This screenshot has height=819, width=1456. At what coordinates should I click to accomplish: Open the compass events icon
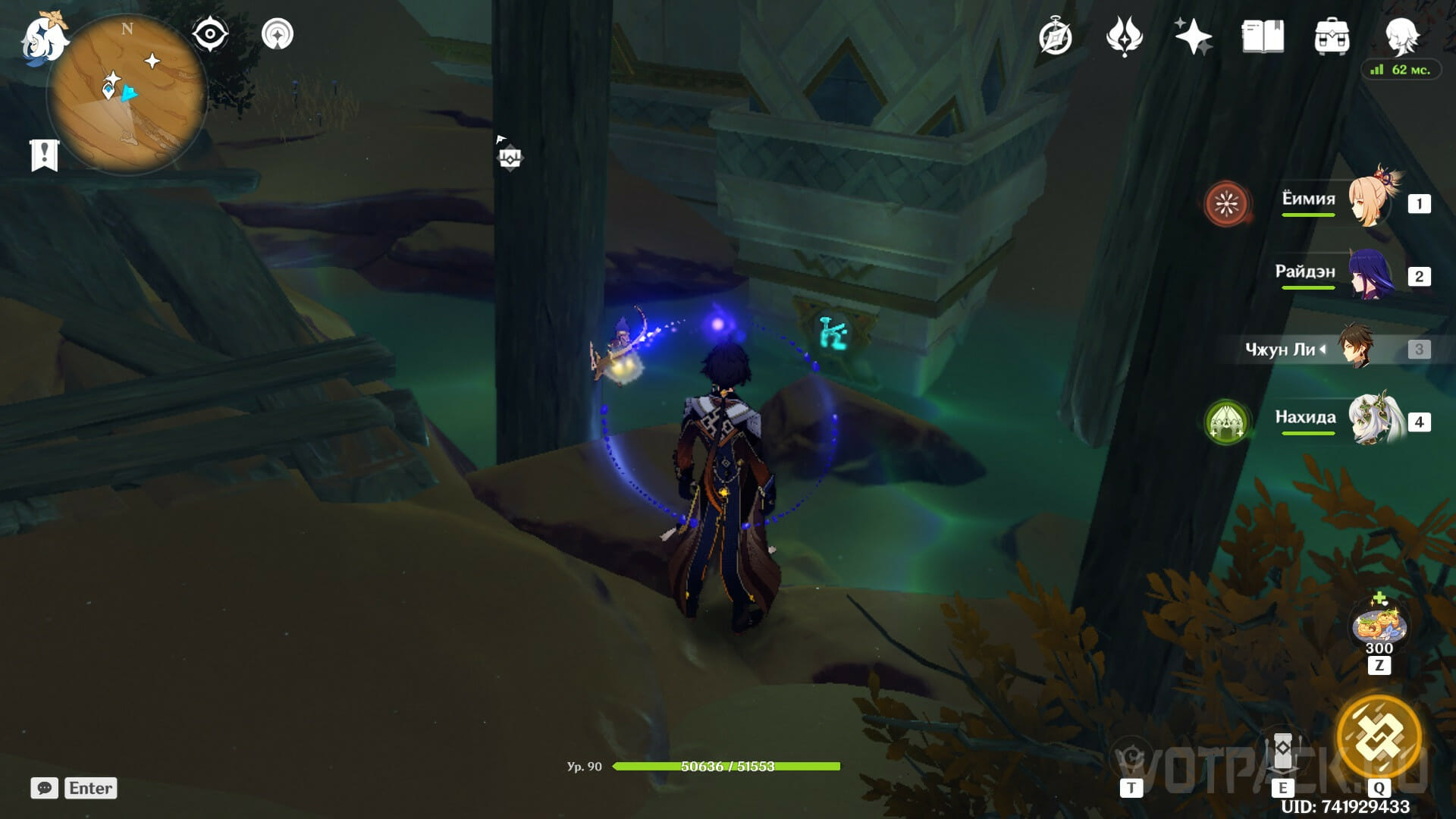click(1056, 36)
